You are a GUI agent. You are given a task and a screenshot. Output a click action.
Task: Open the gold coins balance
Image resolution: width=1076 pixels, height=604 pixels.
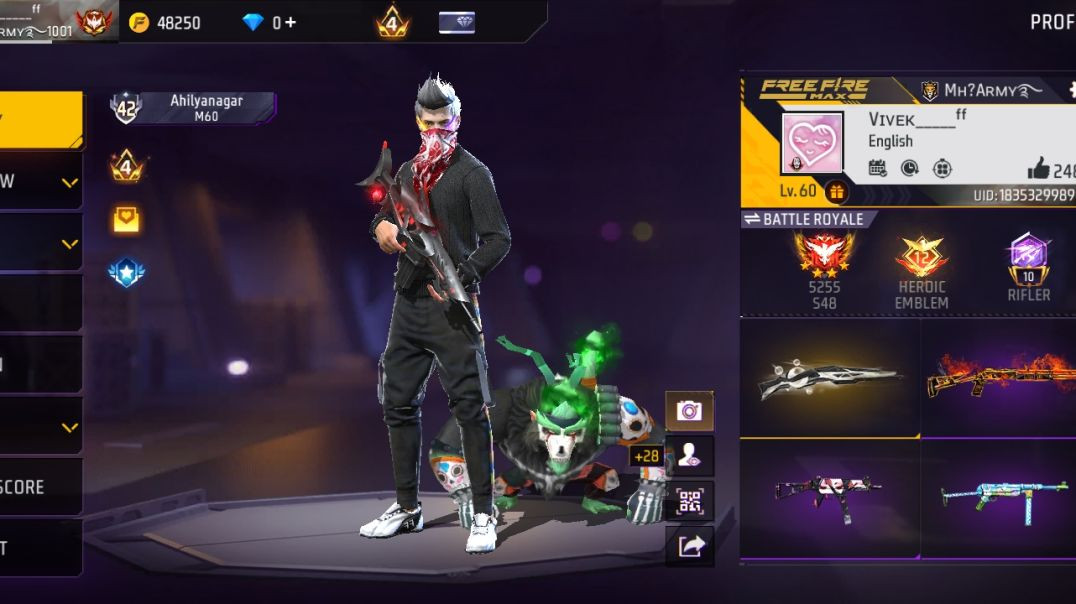pyautogui.click(x=166, y=22)
